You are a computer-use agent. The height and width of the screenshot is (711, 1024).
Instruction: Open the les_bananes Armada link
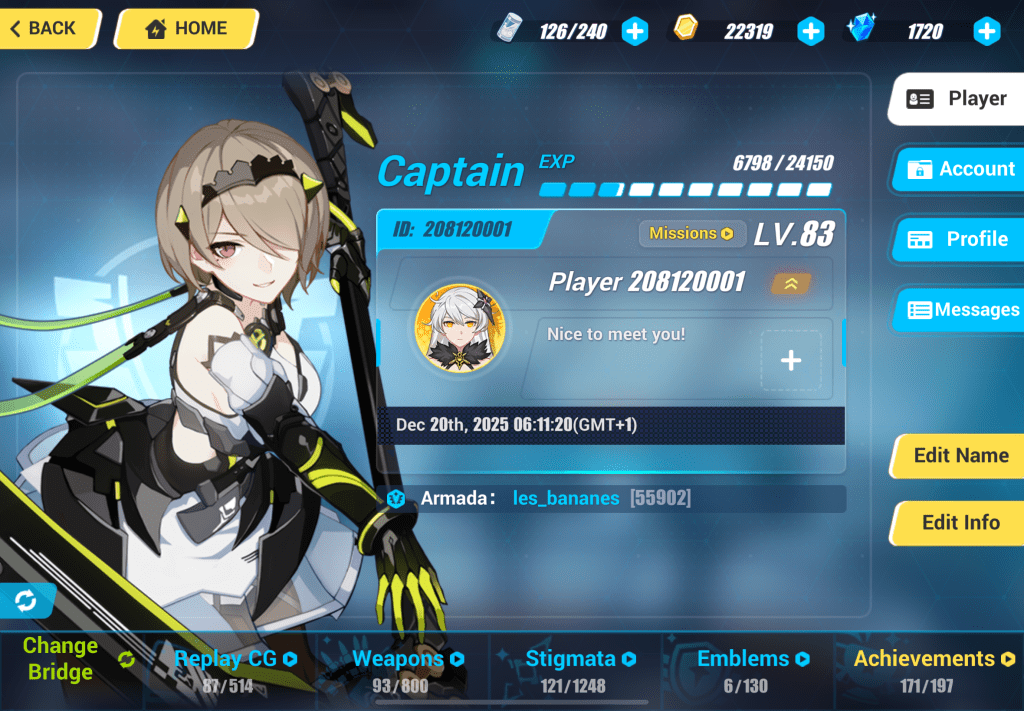pyautogui.click(x=566, y=498)
